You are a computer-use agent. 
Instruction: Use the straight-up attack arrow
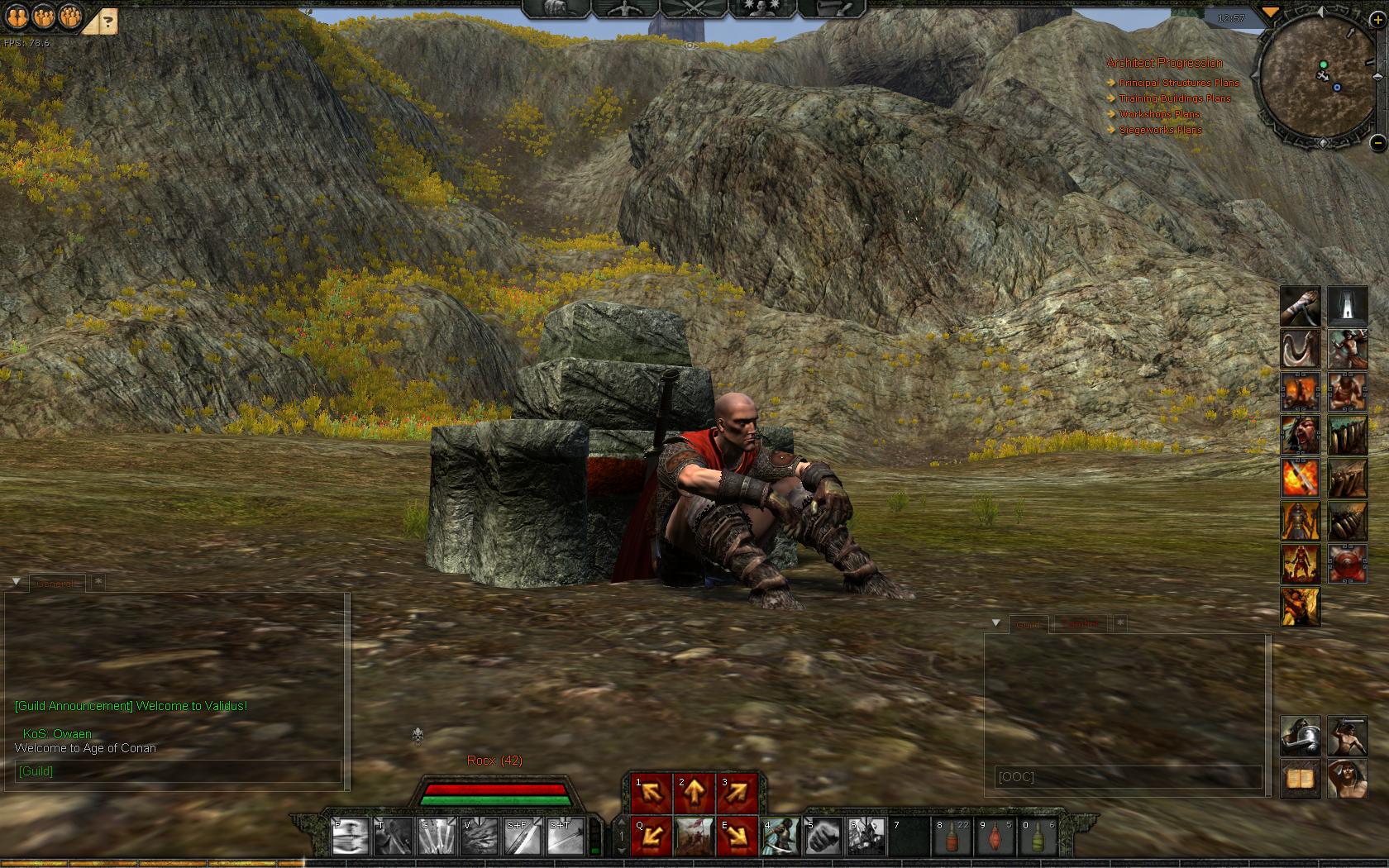coord(694,794)
